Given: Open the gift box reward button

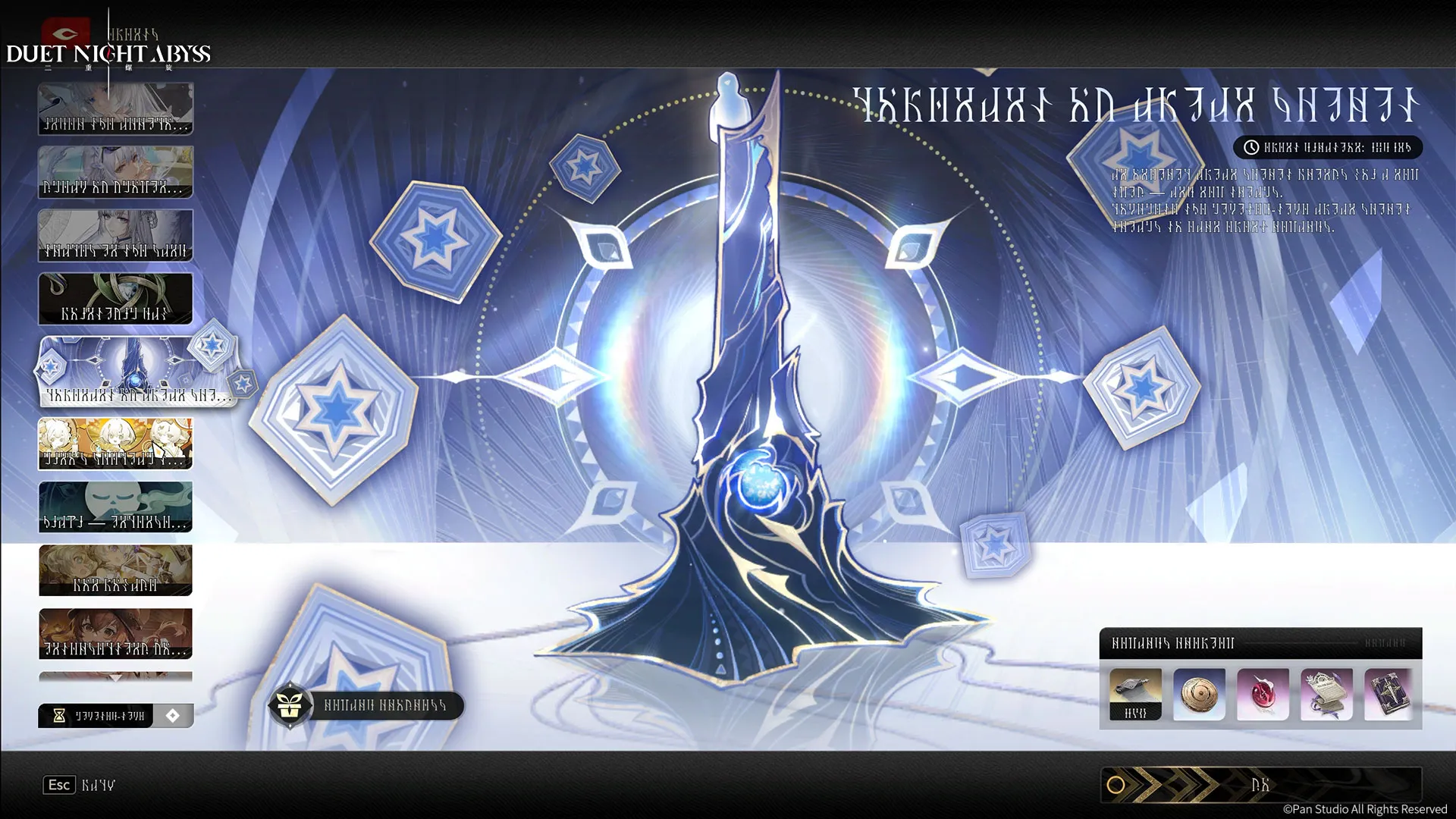Looking at the screenshot, I should point(290,705).
